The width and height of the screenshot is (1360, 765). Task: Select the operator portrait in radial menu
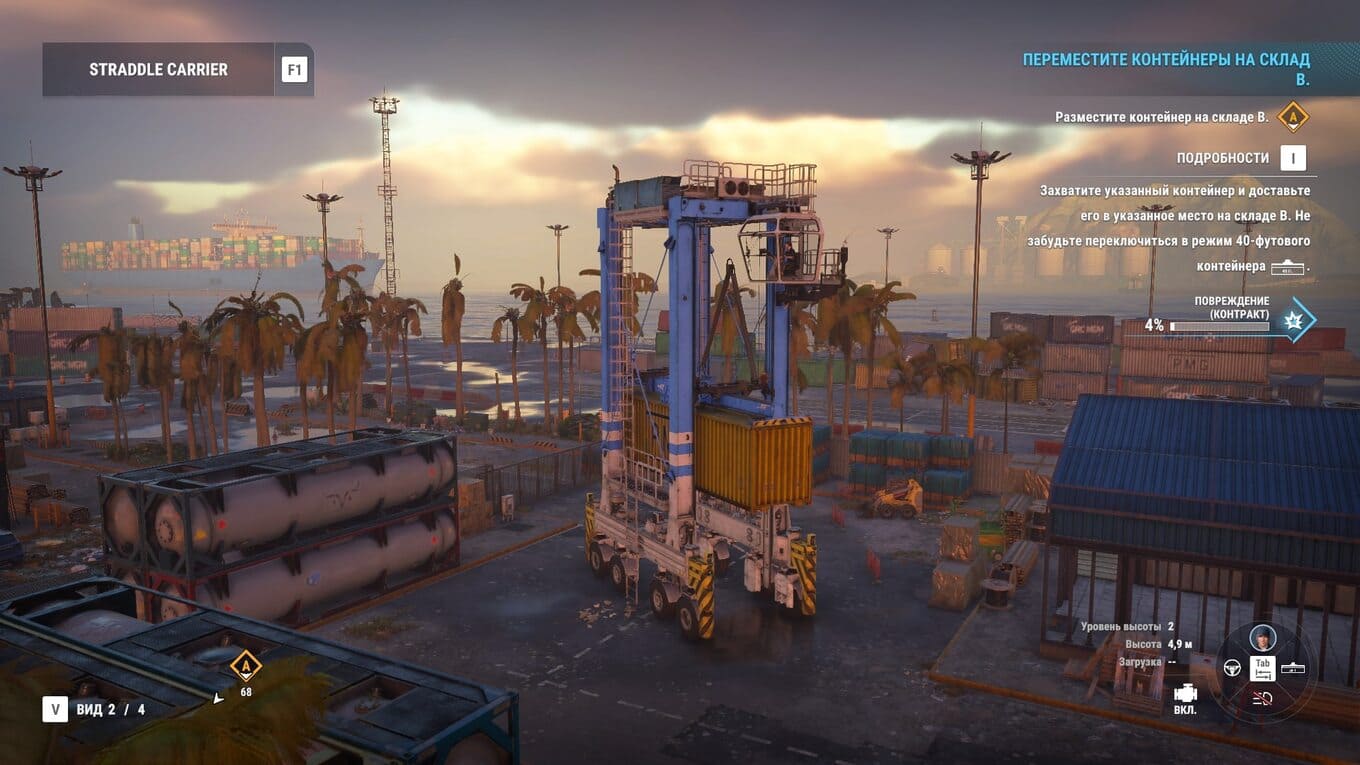(x=1263, y=639)
